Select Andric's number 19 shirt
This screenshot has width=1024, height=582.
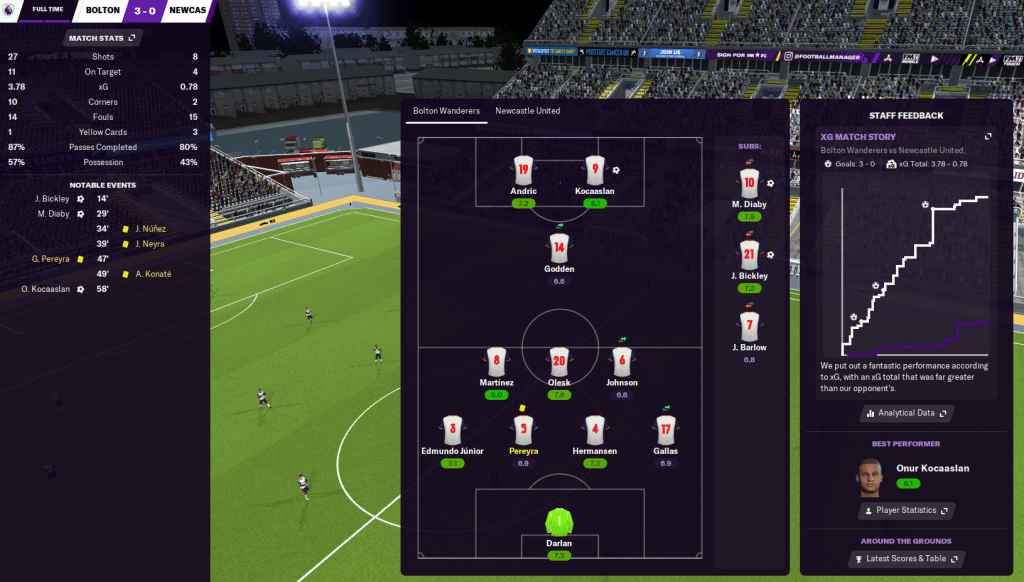524,169
